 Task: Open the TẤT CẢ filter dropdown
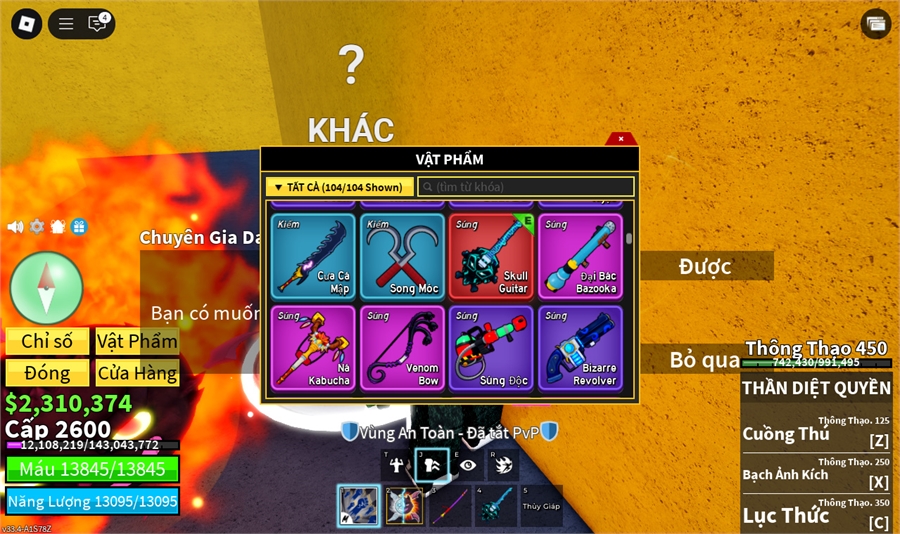coord(340,187)
